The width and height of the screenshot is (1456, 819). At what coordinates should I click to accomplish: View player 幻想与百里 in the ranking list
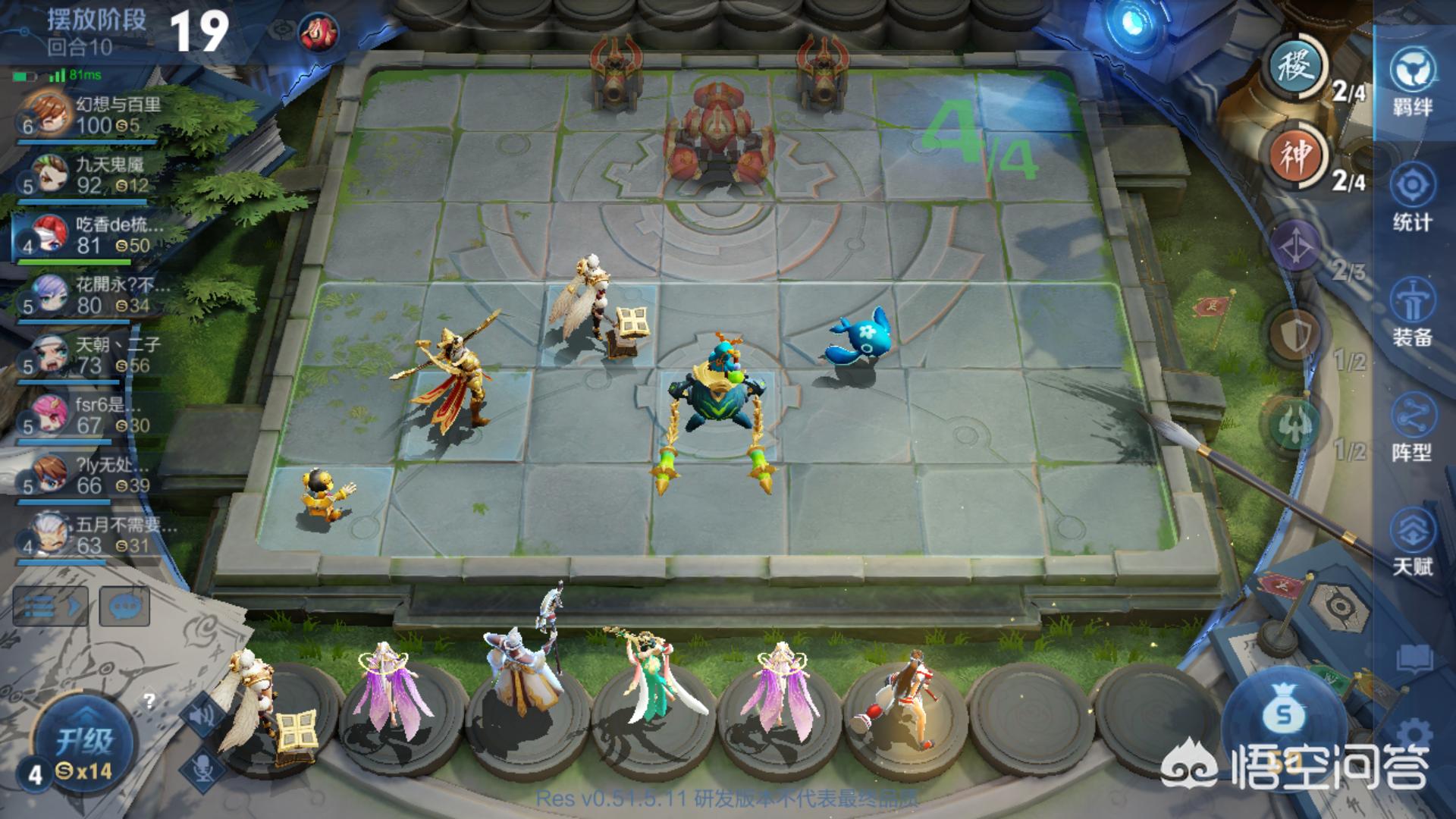click(91, 115)
